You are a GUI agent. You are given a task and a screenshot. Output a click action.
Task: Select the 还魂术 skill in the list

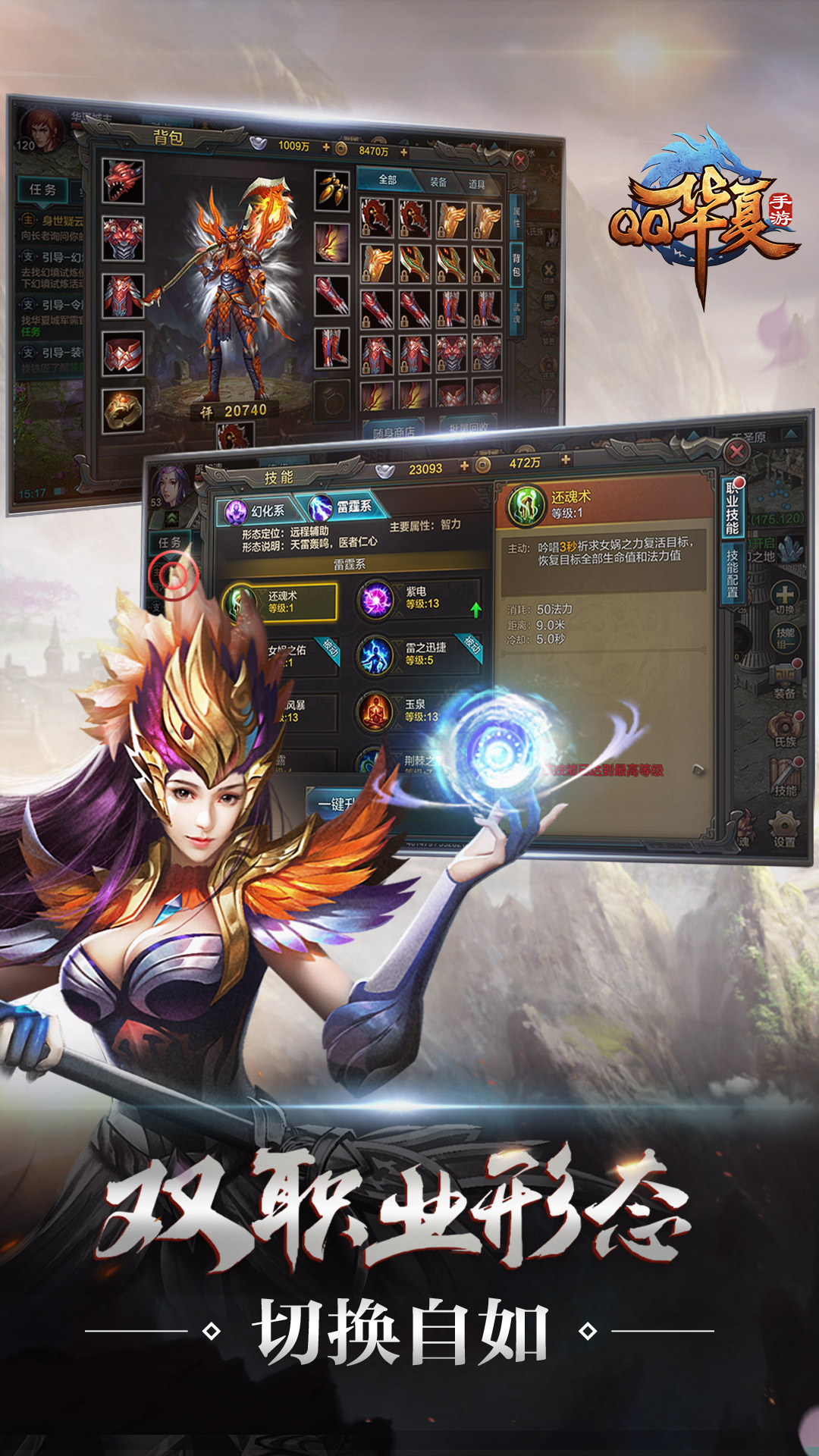tap(279, 602)
